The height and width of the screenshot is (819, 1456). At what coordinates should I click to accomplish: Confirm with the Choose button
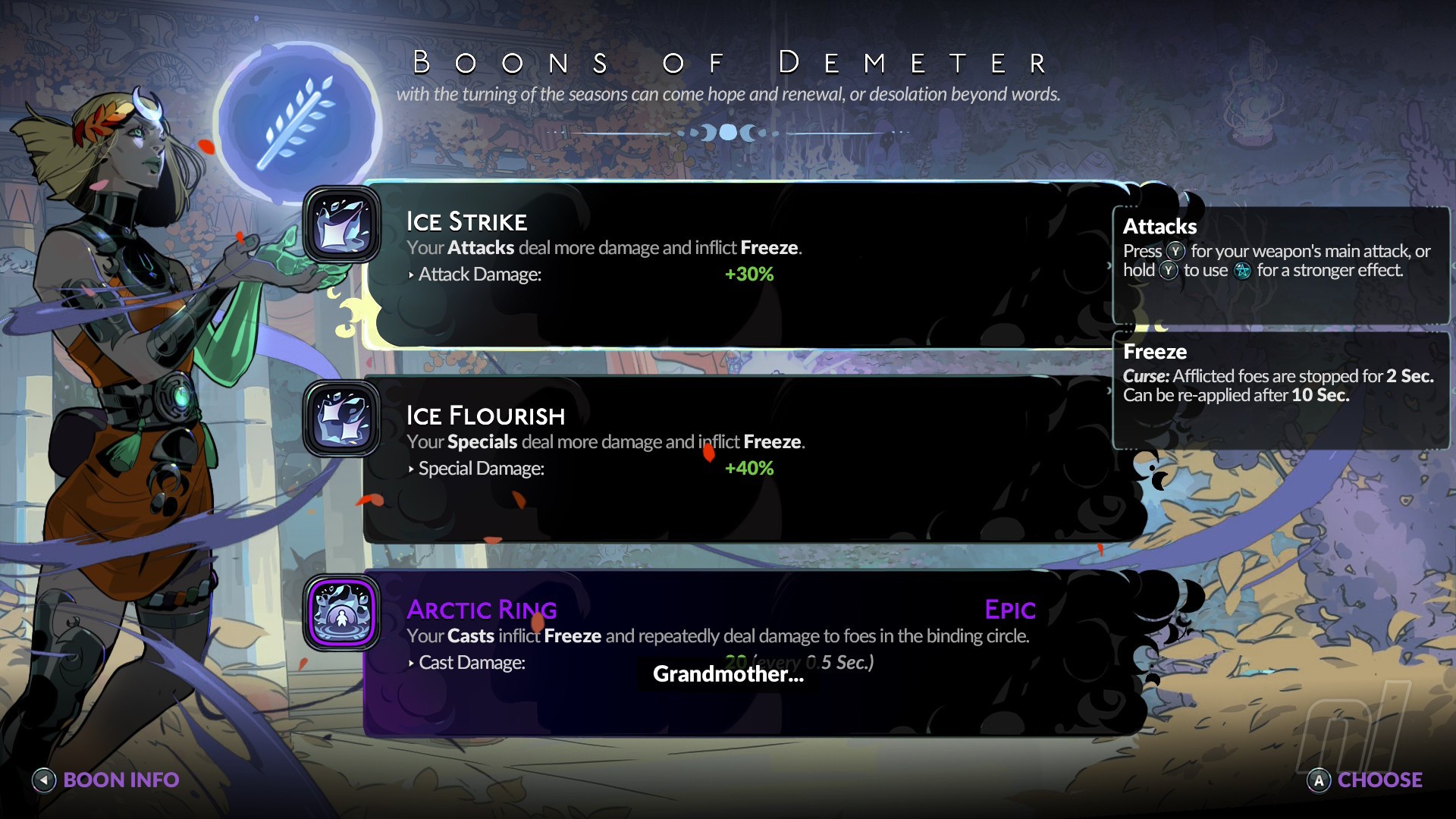tap(1365, 780)
